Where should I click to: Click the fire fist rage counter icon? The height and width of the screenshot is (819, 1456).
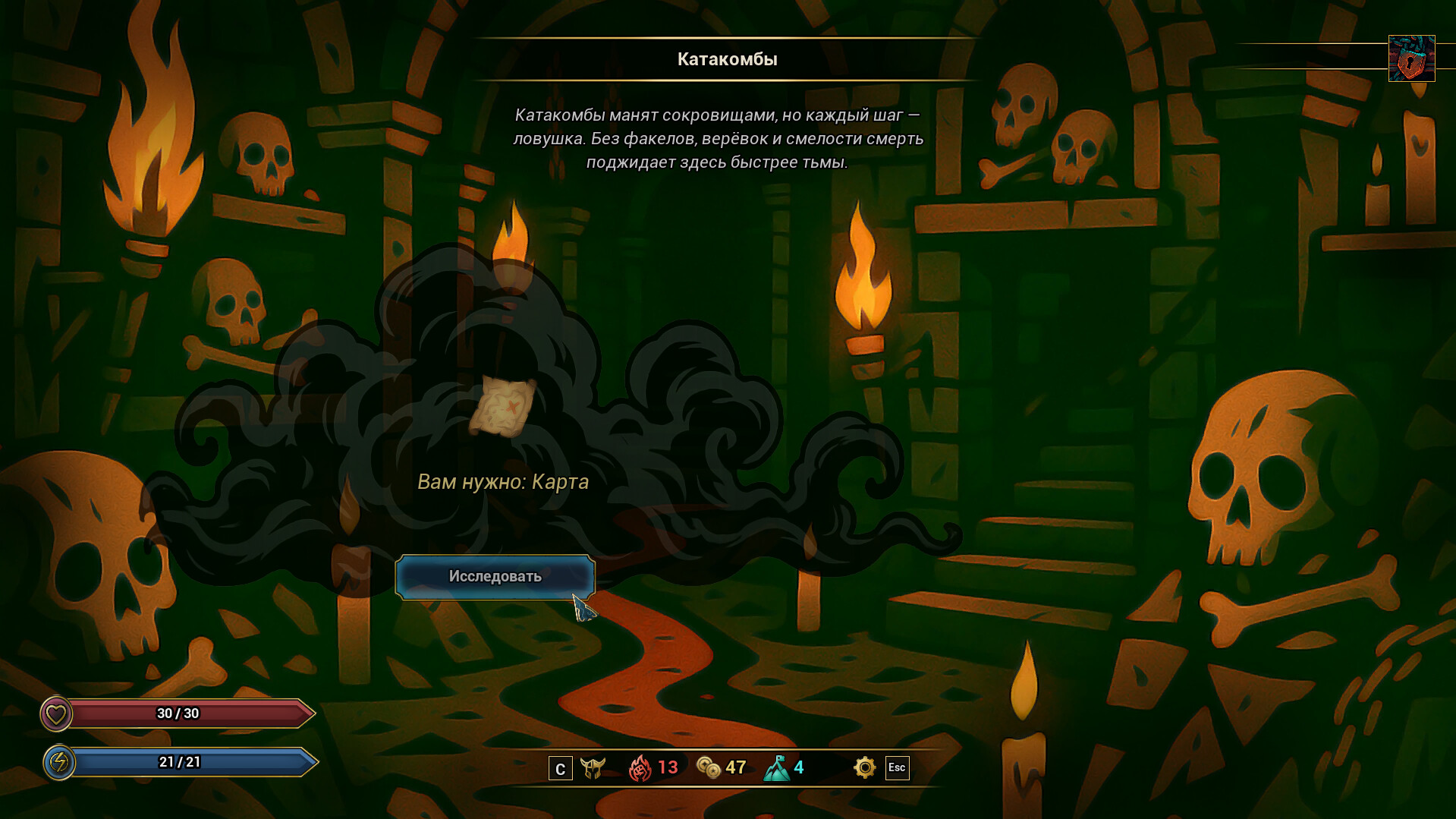coord(641,768)
